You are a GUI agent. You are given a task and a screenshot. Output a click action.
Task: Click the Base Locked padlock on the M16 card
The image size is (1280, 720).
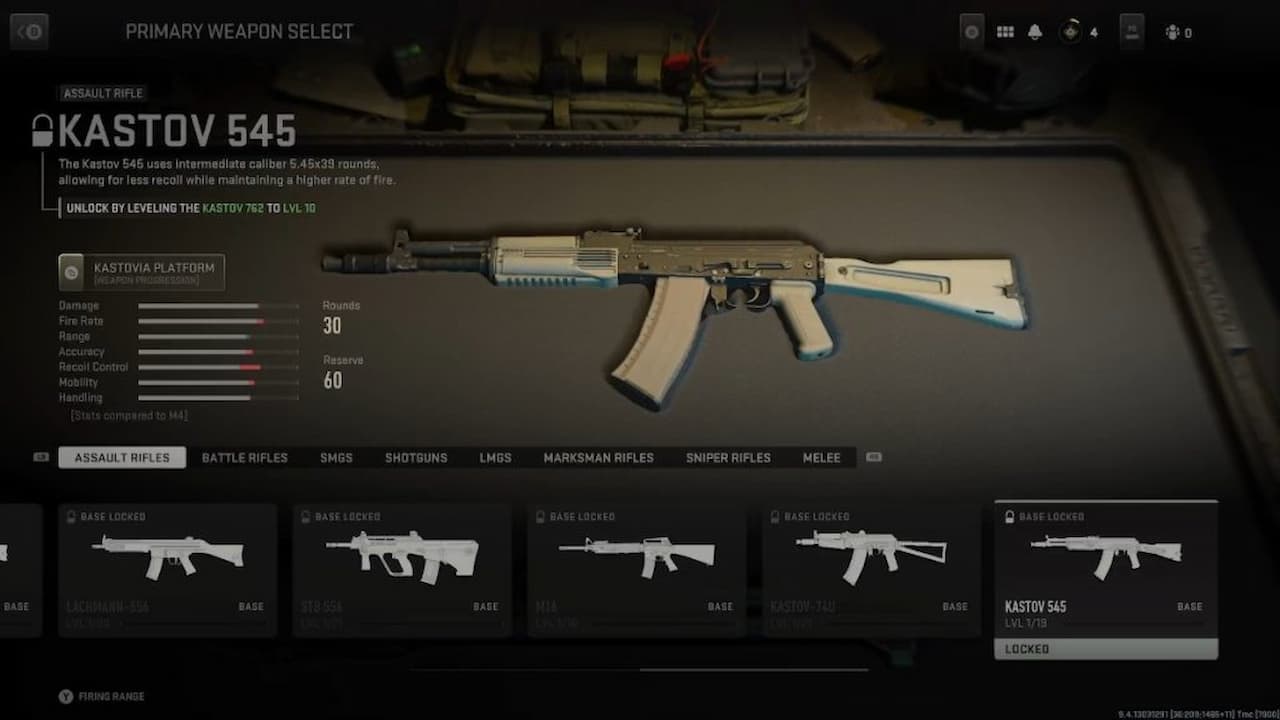[541, 517]
